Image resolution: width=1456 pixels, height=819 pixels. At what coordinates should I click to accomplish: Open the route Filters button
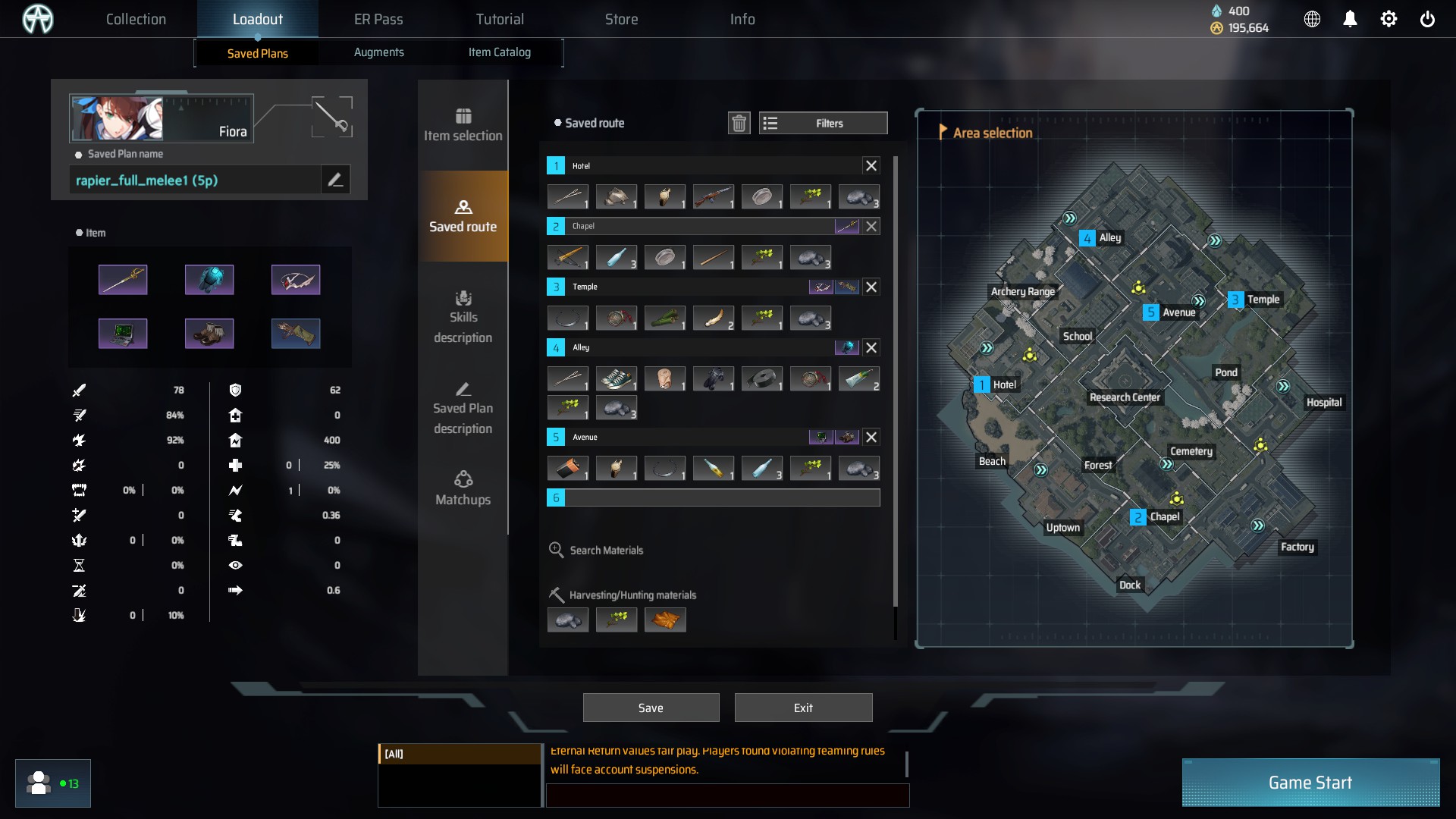point(823,123)
